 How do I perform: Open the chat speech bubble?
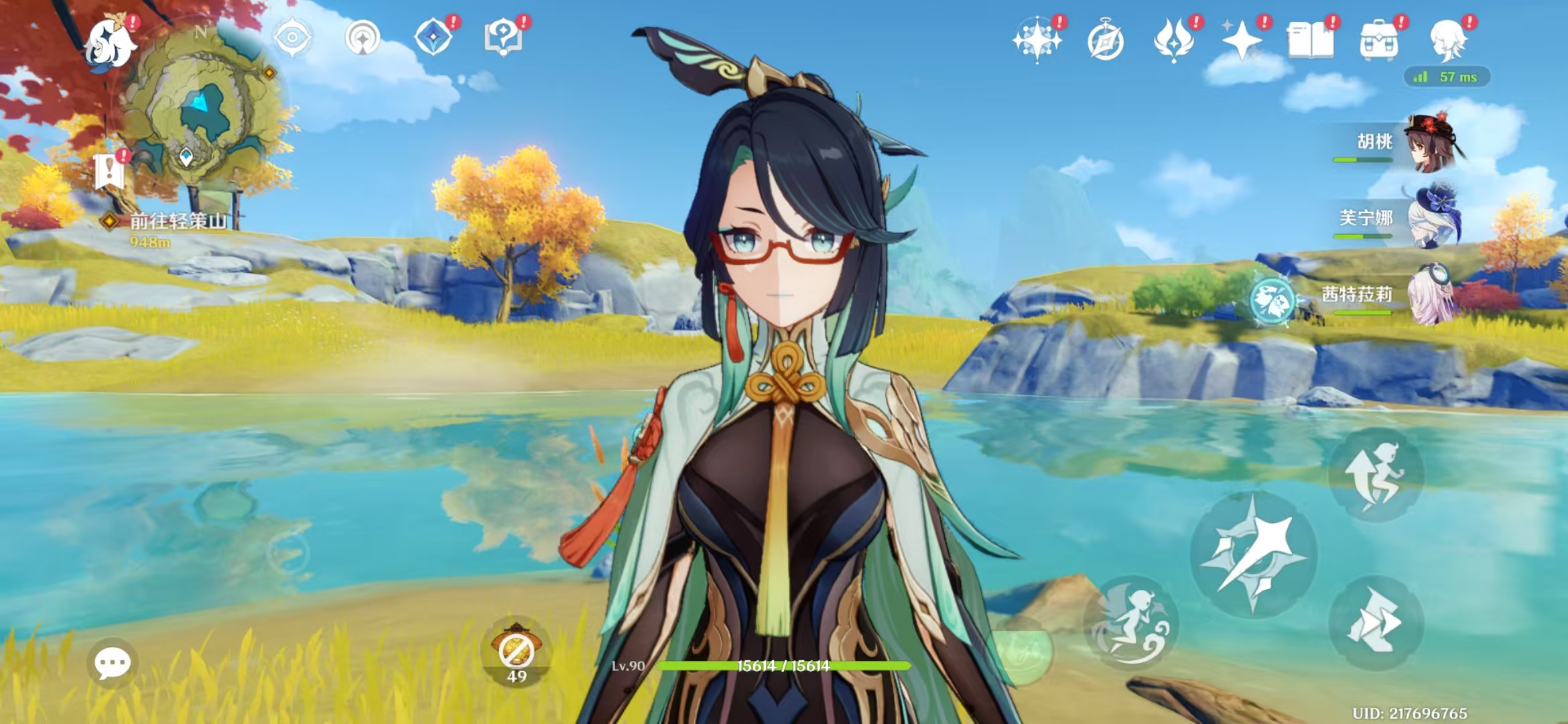click(x=112, y=663)
